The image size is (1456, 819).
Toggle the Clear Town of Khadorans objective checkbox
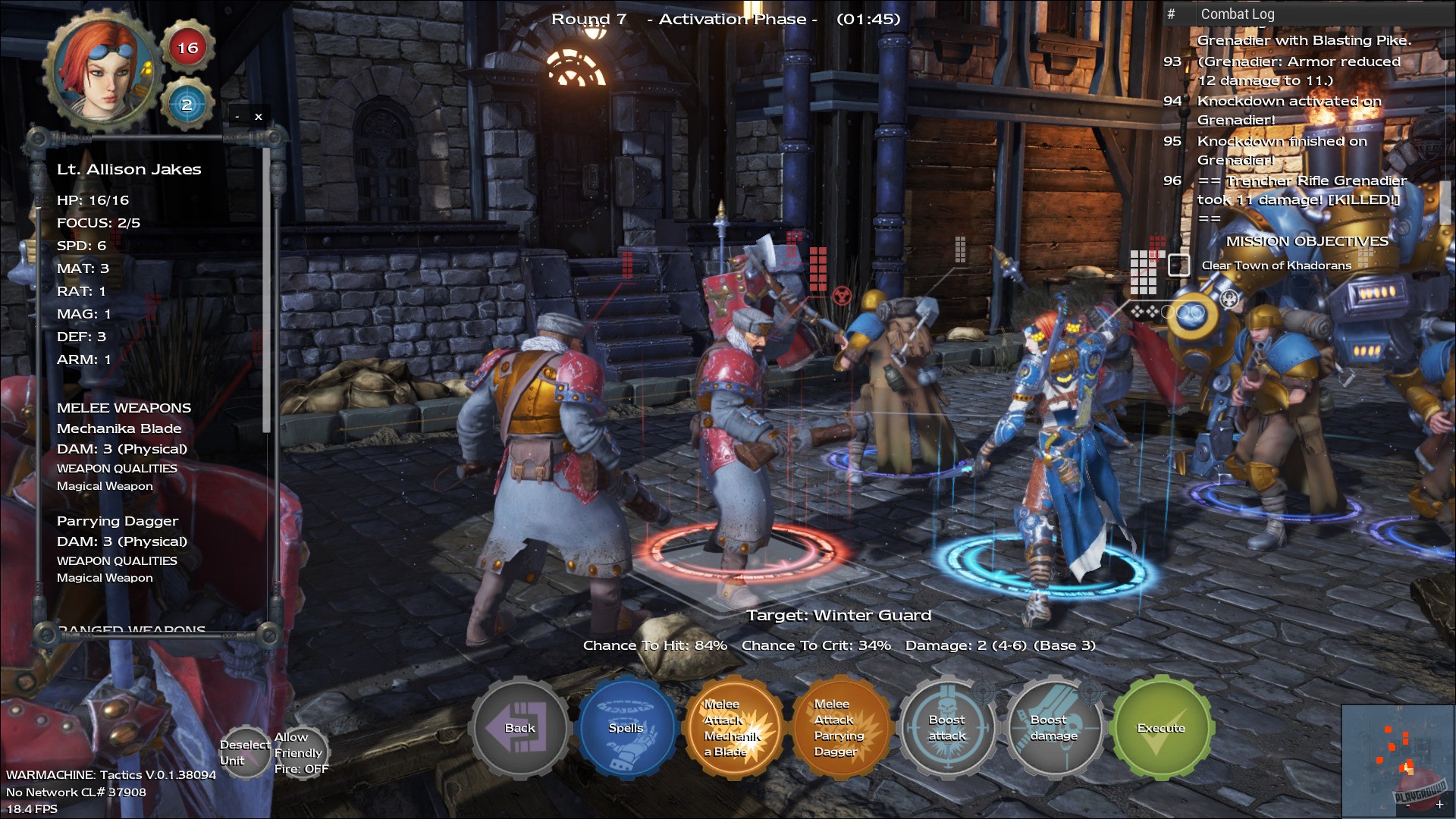(x=1178, y=265)
